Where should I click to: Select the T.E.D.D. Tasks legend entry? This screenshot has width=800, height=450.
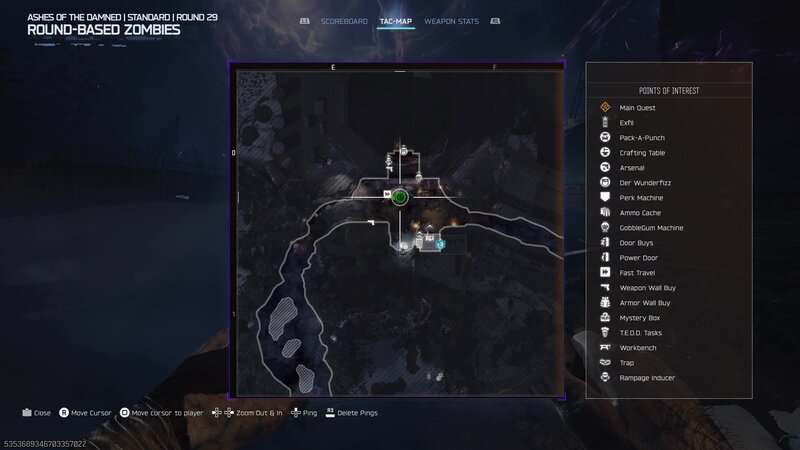641,332
